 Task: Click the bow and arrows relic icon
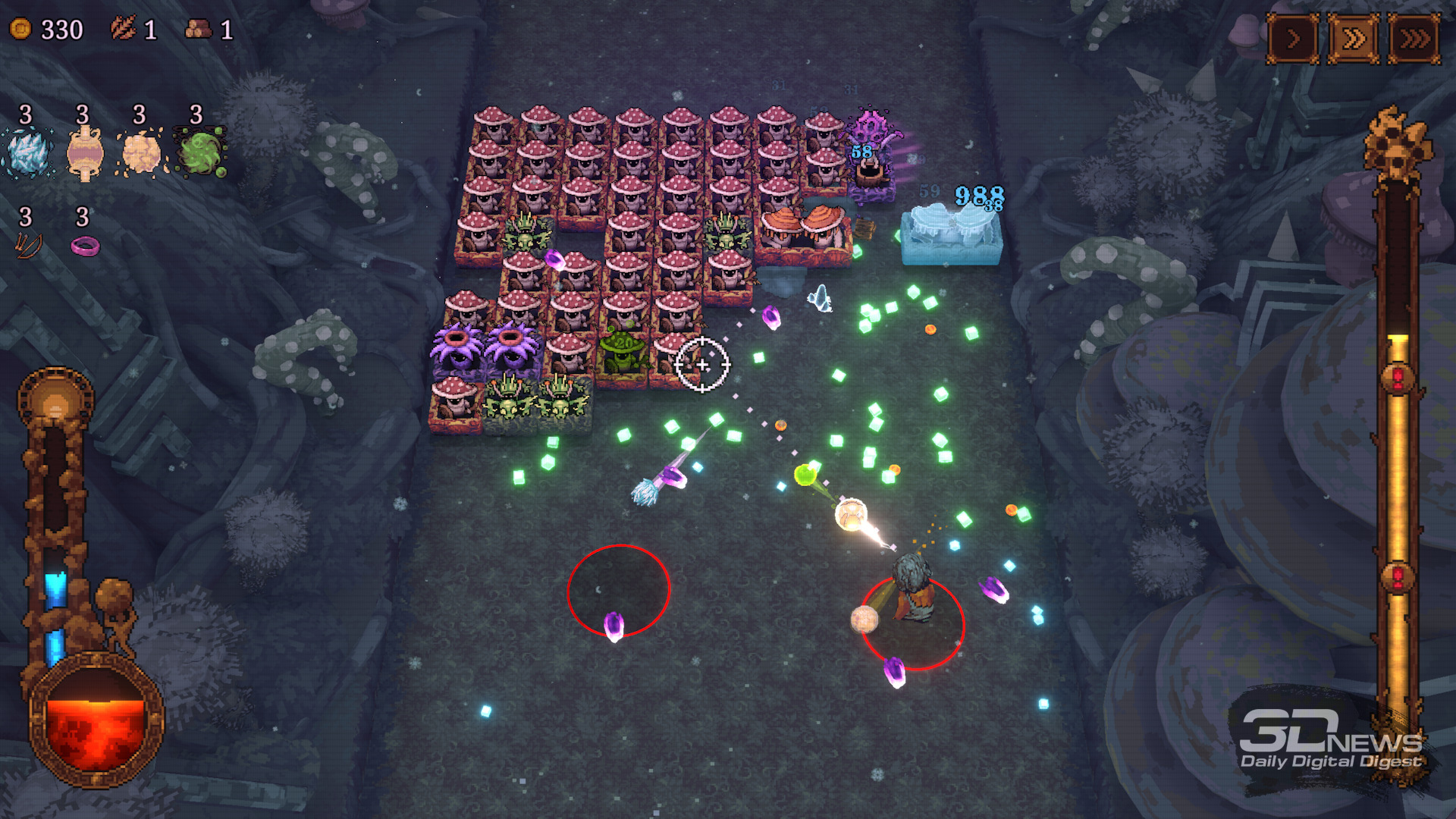point(28,245)
